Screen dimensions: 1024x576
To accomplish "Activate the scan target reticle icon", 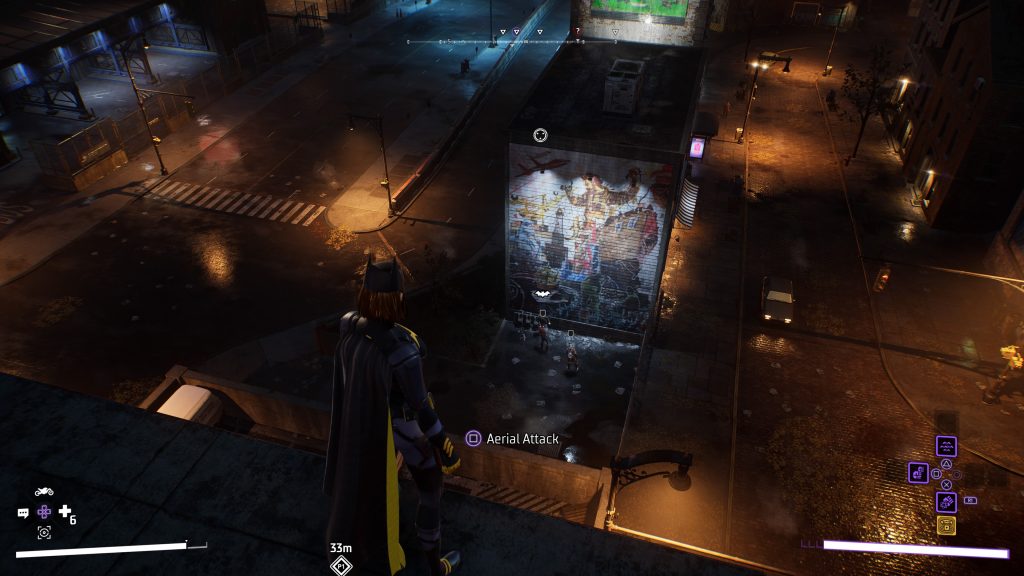I will click(x=44, y=532).
